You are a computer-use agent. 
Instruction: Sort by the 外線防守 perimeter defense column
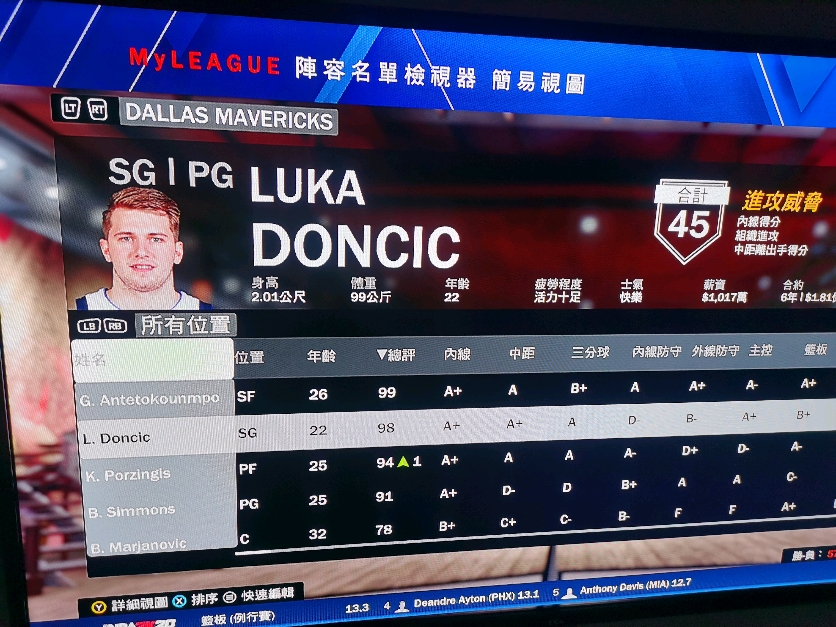pos(714,351)
